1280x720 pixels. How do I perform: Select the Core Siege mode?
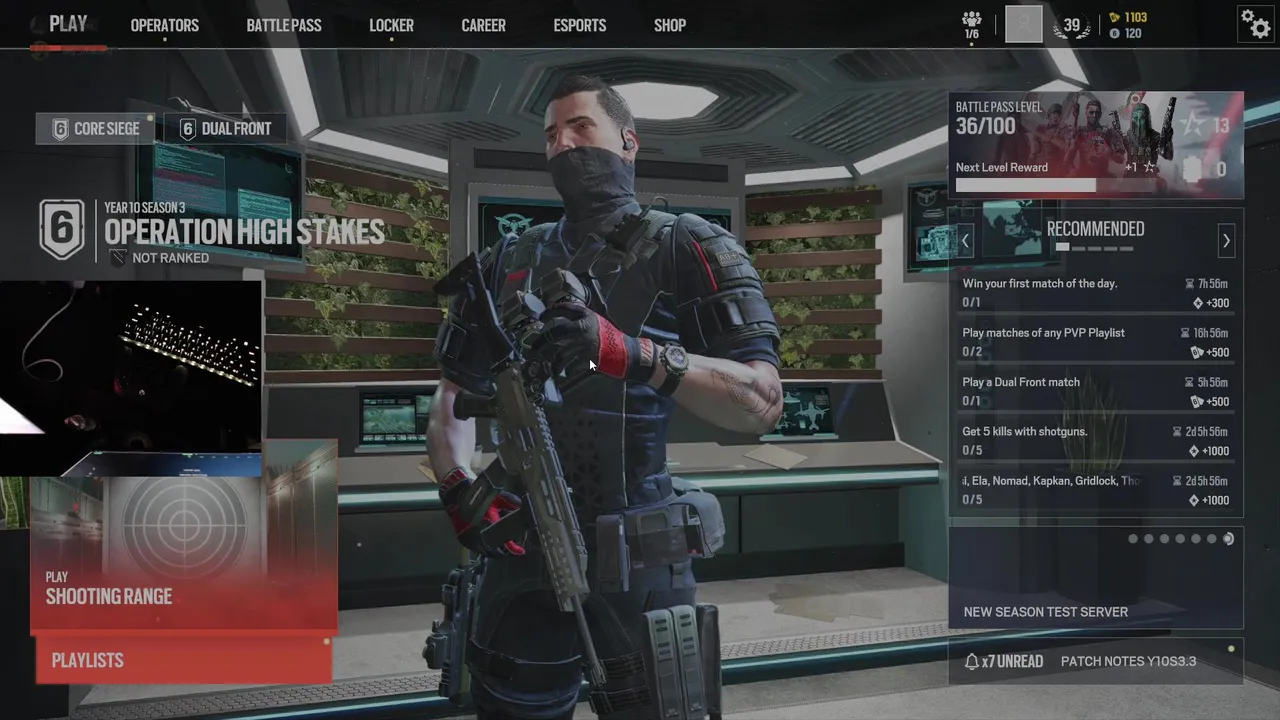coord(96,128)
